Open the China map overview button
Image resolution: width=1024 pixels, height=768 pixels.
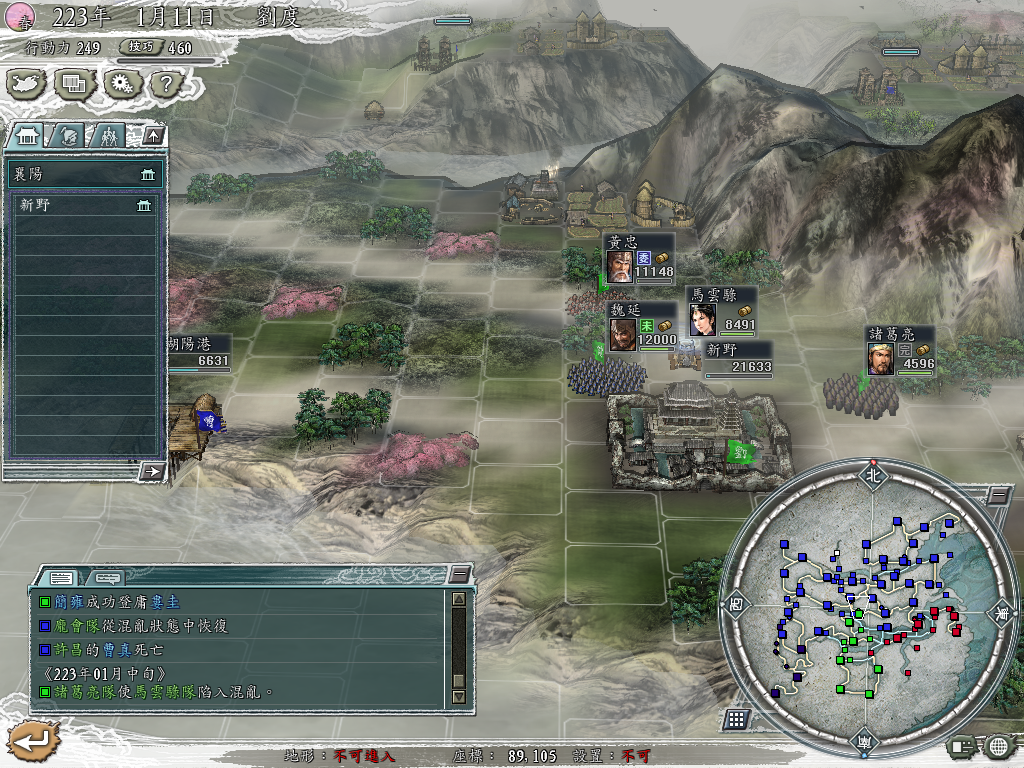[27, 84]
